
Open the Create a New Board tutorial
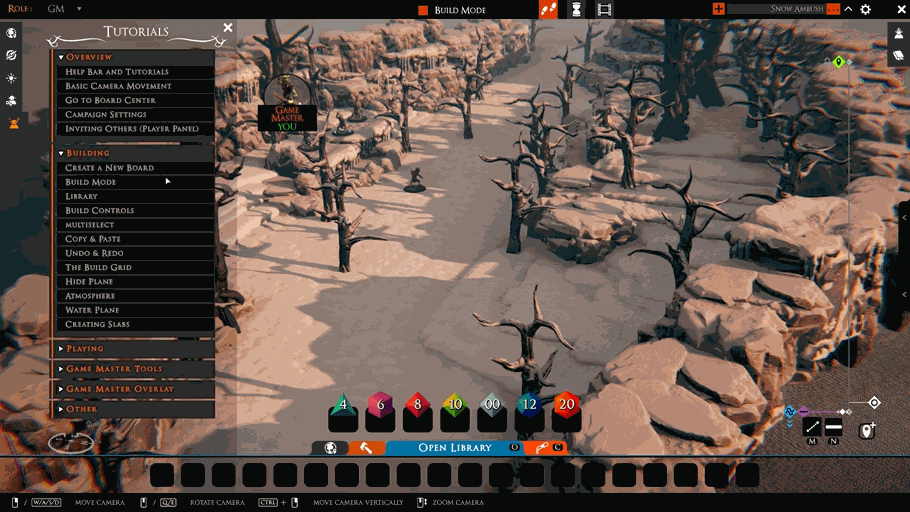[110, 168]
